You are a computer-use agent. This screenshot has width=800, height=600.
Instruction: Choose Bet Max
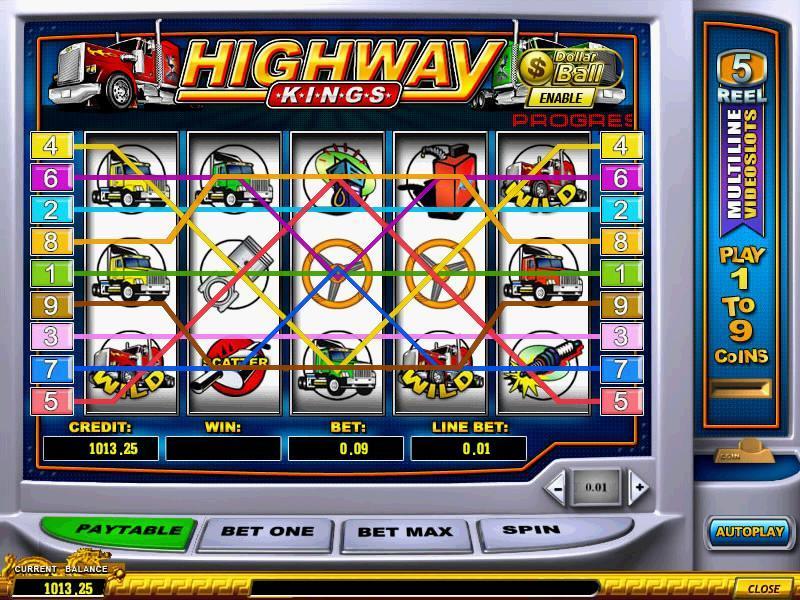pos(406,532)
